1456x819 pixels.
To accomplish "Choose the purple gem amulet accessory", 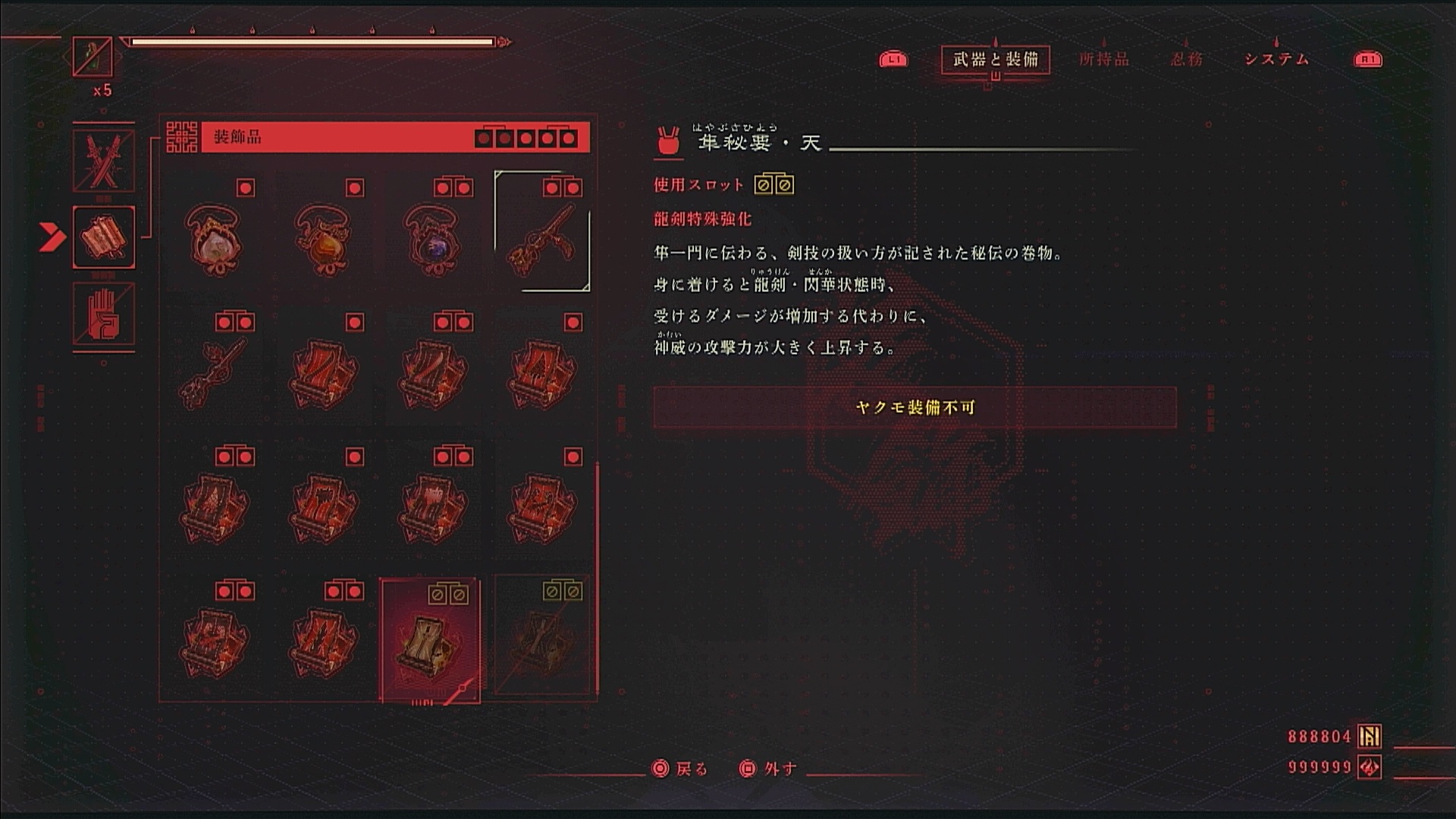I will 433,239.
